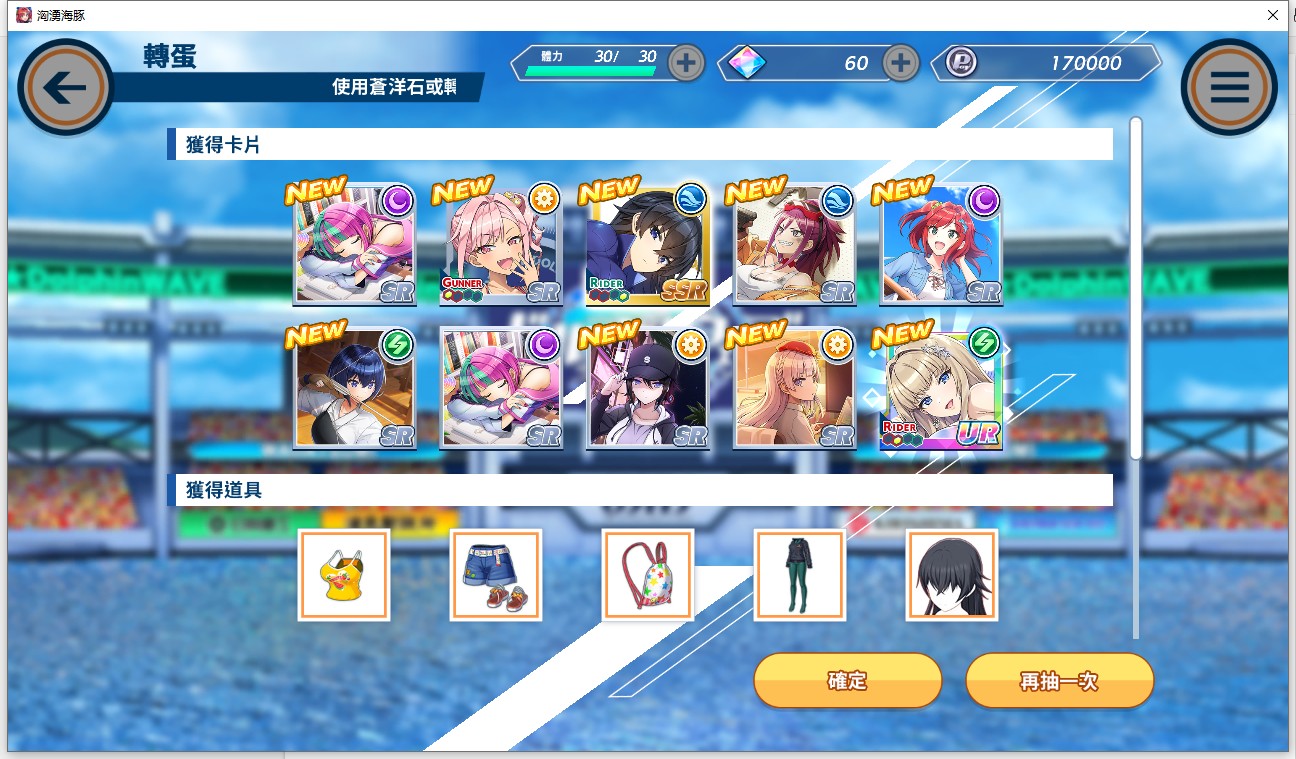The image size is (1296, 759).
Task: Select the yellow tank top item
Action: pos(343,575)
